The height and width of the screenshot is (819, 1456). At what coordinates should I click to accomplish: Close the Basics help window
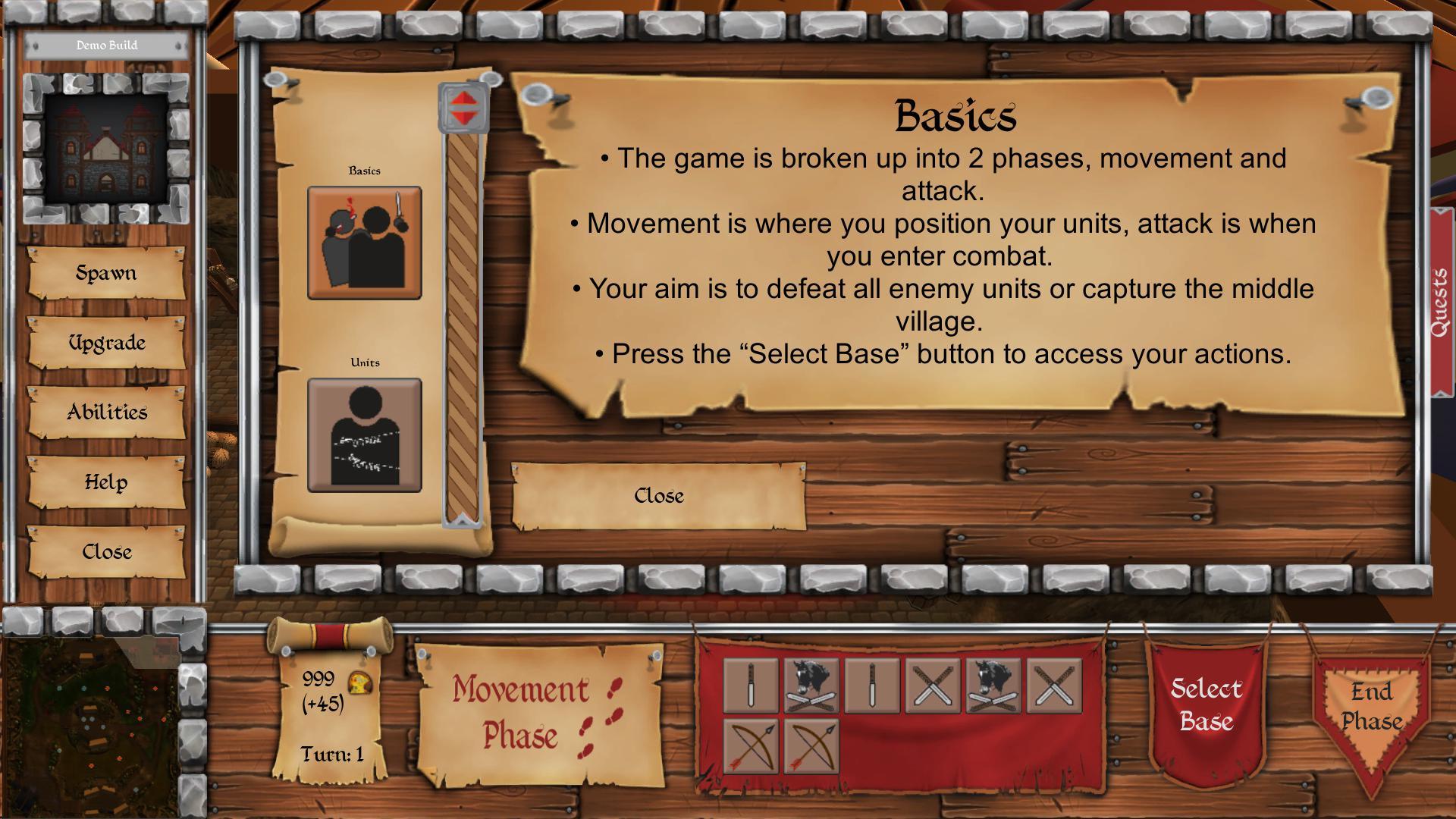(x=658, y=496)
